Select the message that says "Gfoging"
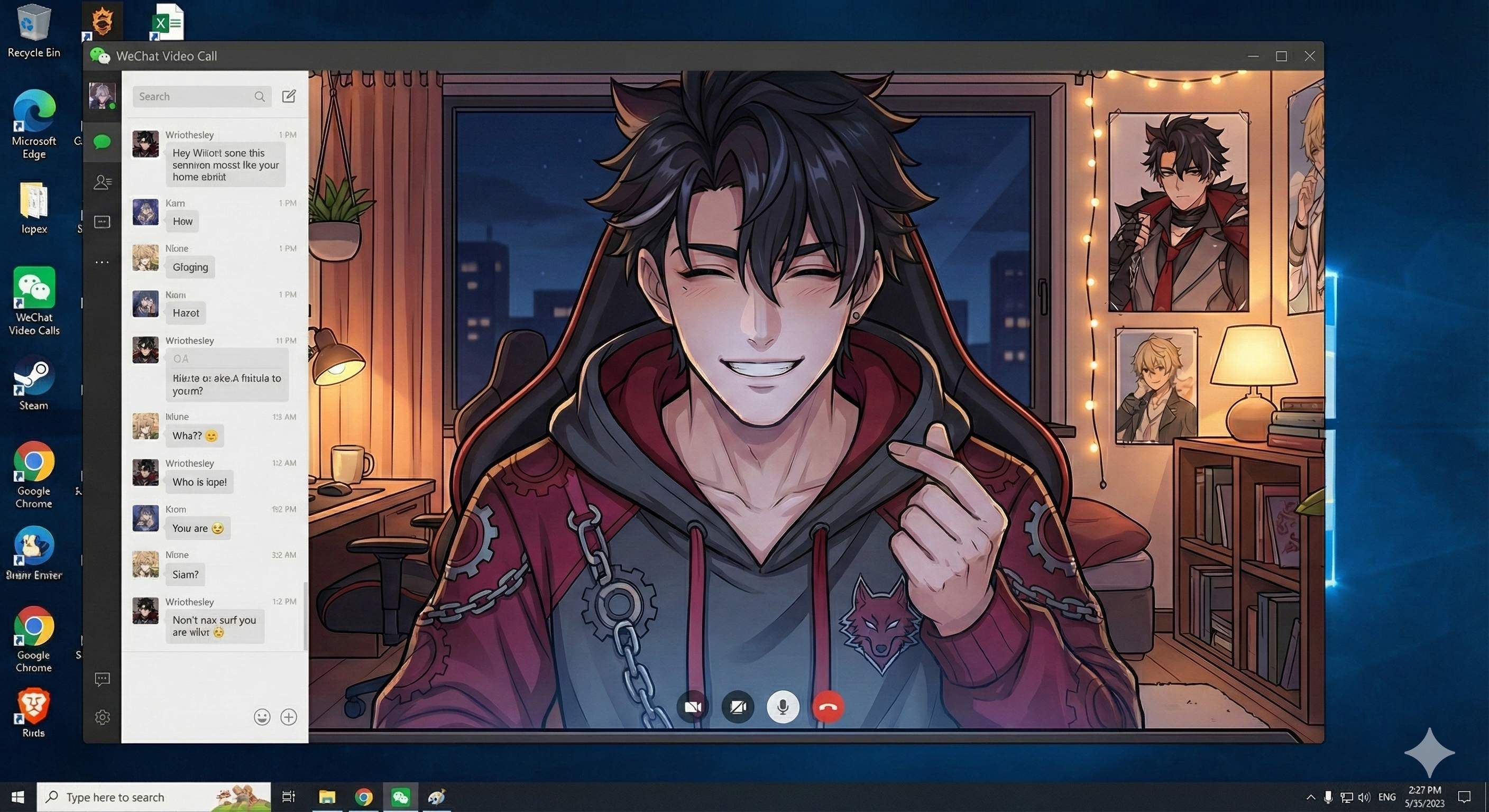 click(190, 267)
